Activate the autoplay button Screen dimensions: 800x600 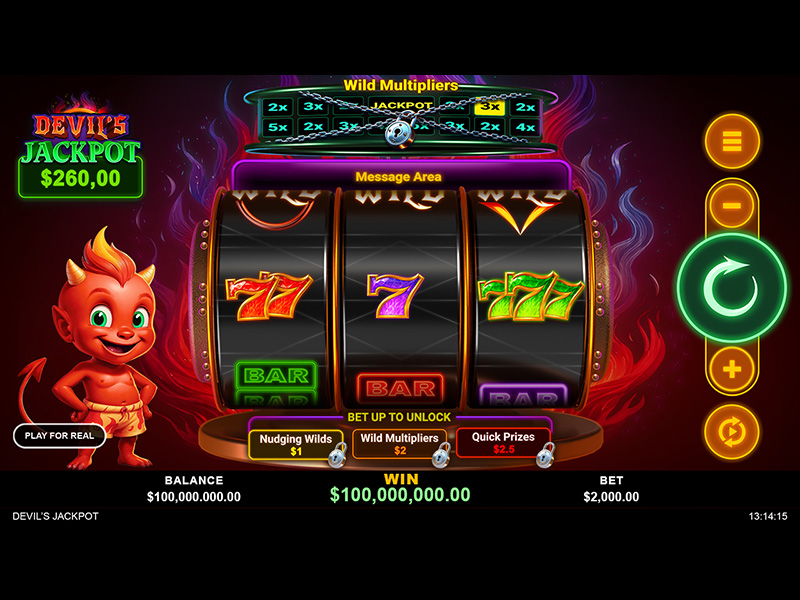[x=732, y=431]
